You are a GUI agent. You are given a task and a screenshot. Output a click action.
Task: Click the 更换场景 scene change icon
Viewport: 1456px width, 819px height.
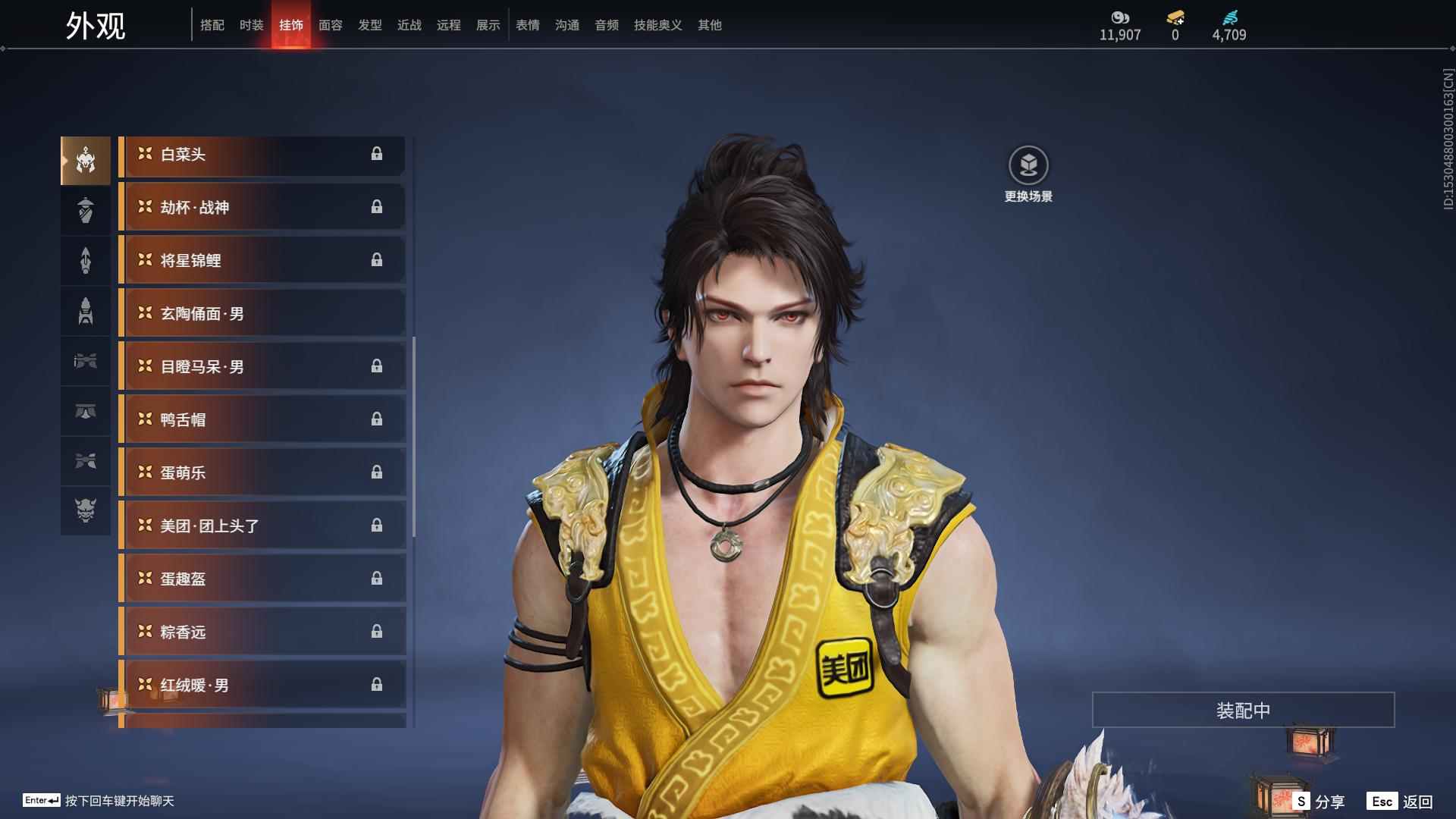pos(1028,165)
